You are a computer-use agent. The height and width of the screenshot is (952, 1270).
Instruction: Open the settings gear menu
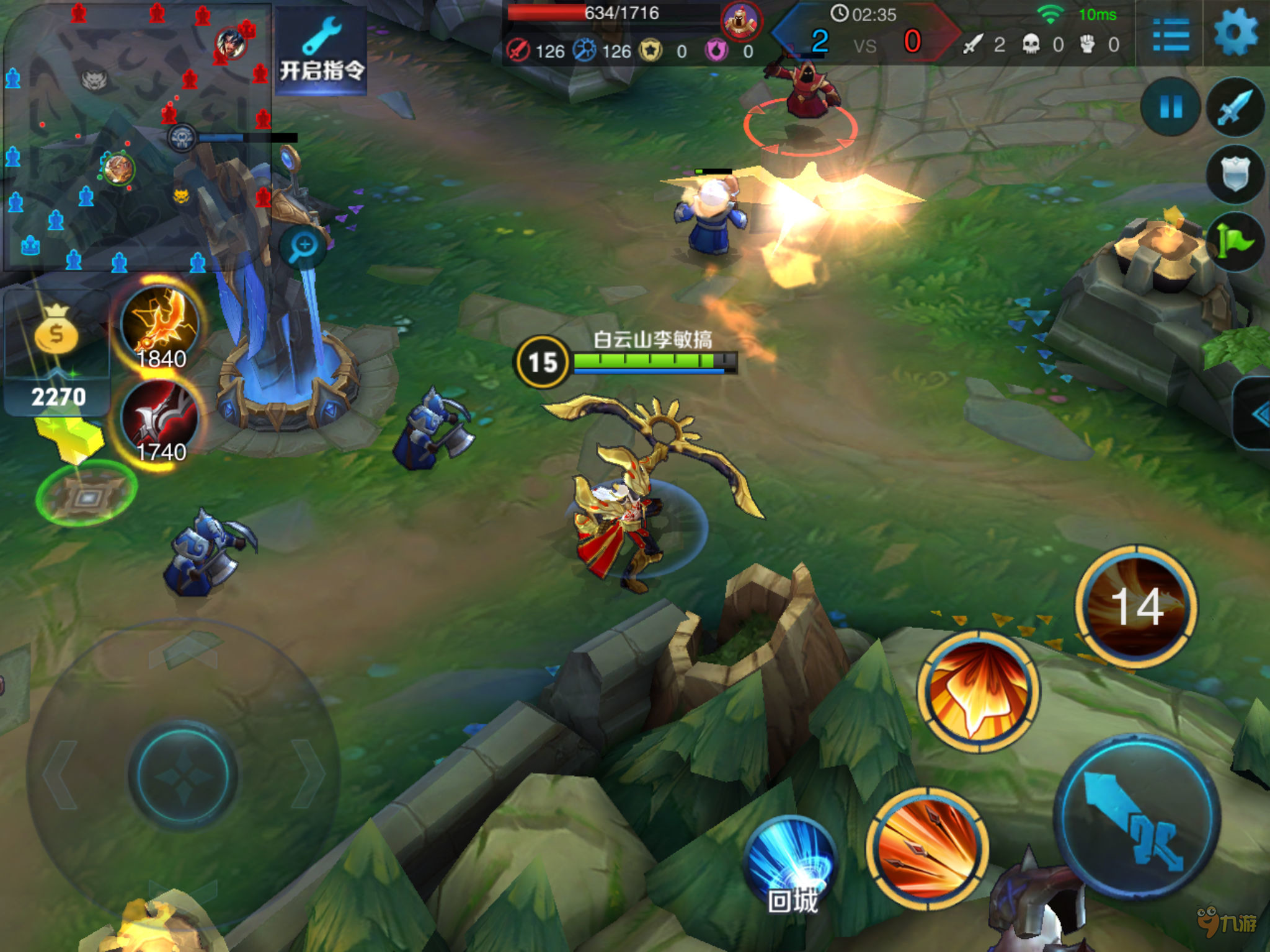[x=1235, y=32]
